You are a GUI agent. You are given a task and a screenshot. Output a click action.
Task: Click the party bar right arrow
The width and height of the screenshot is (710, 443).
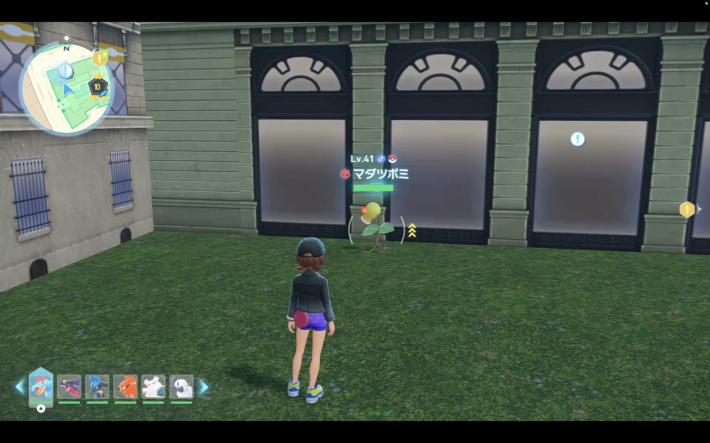204,386
